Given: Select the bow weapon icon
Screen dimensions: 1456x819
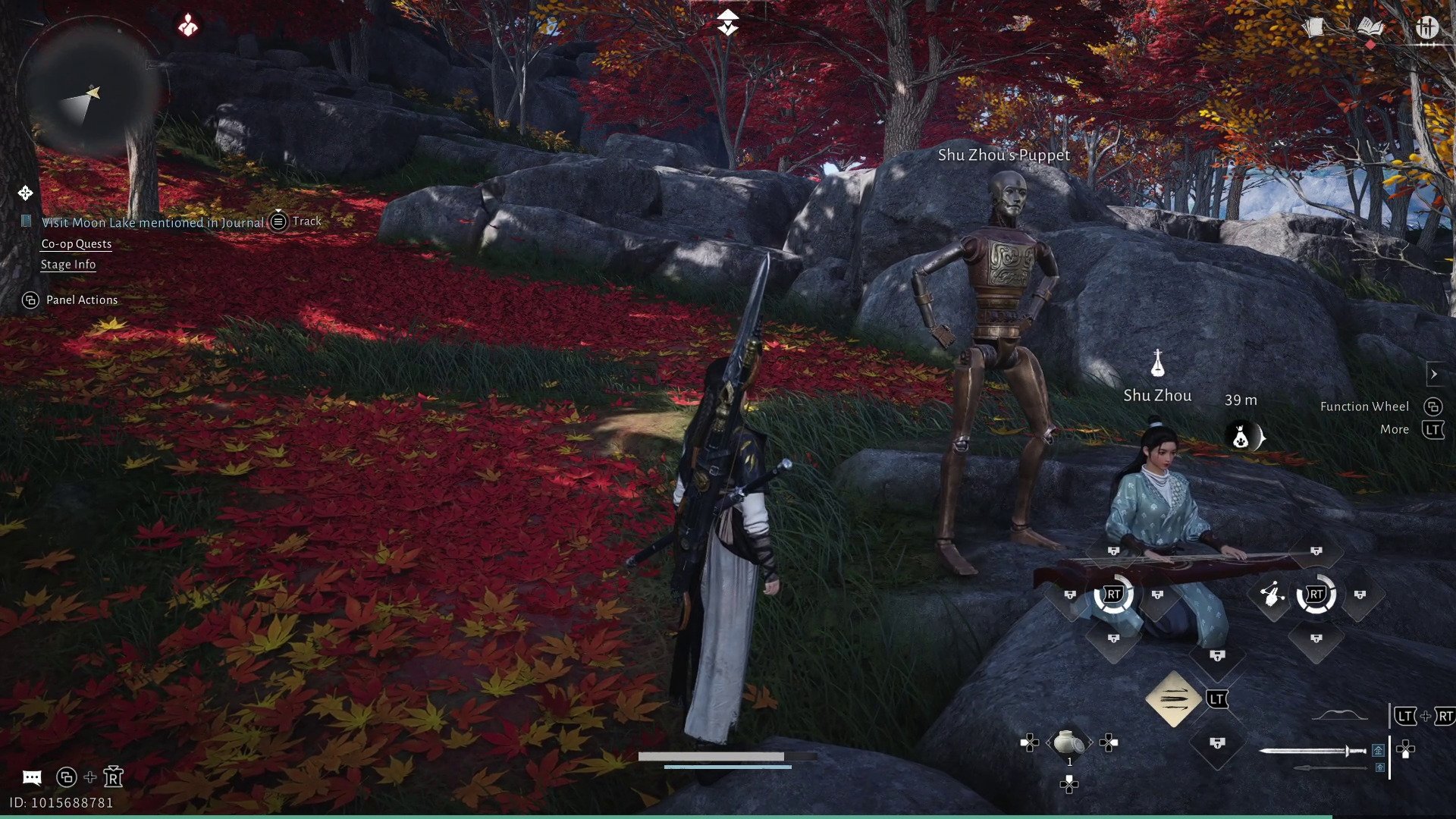Looking at the screenshot, I should pyautogui.click(x=1339, y=715).
